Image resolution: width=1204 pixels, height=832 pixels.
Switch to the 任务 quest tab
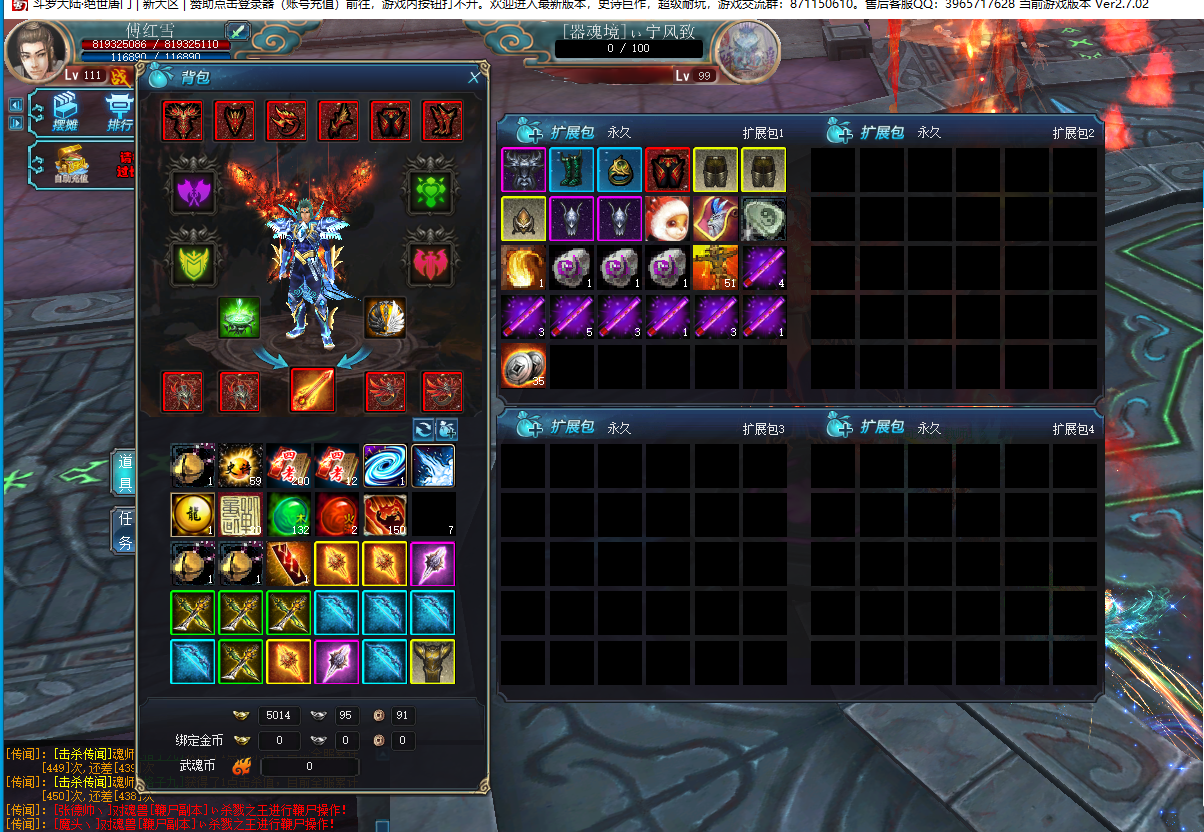tap(125, 531)
